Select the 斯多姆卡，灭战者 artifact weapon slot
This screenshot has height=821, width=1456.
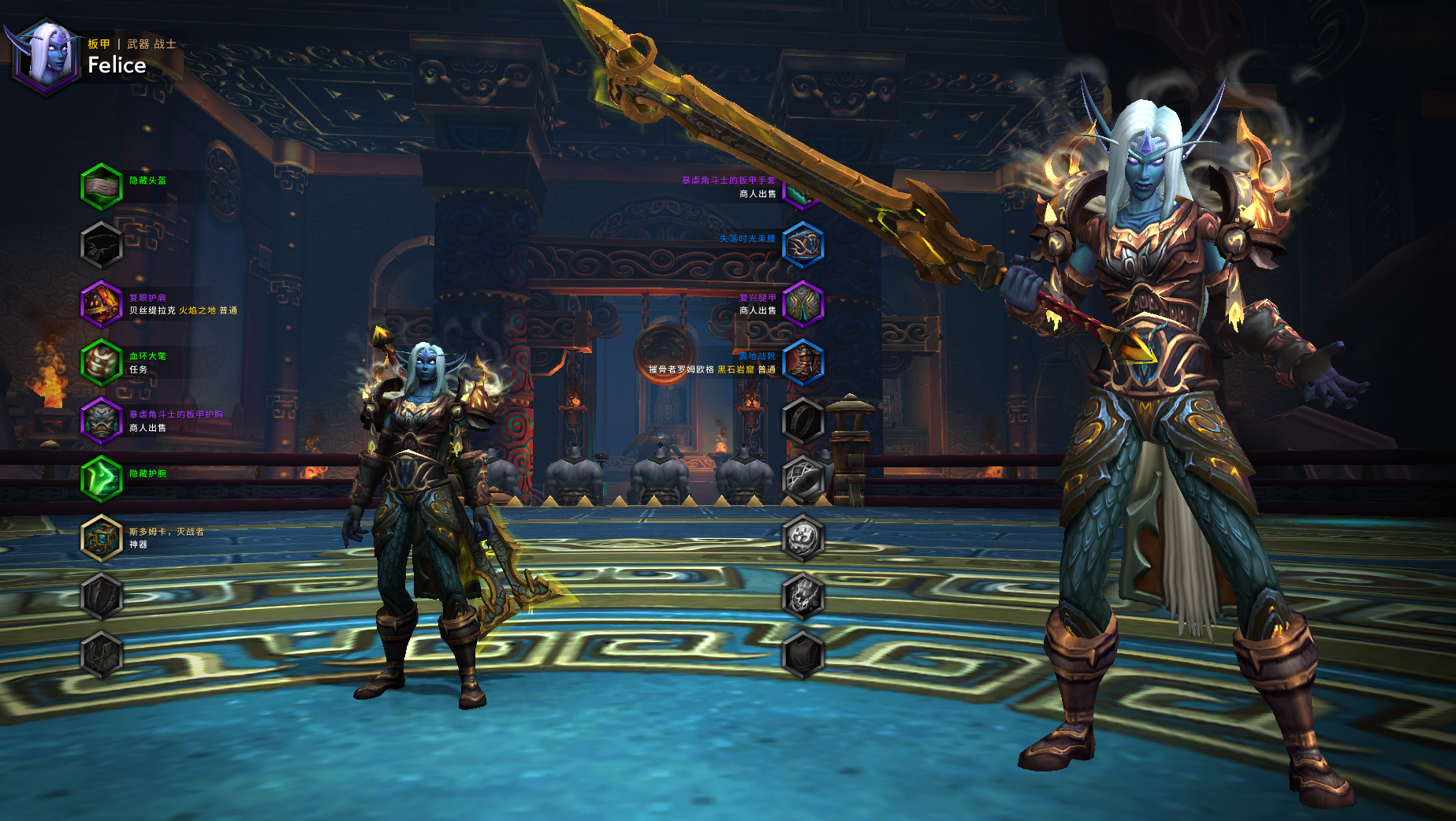tap(102, 538)
